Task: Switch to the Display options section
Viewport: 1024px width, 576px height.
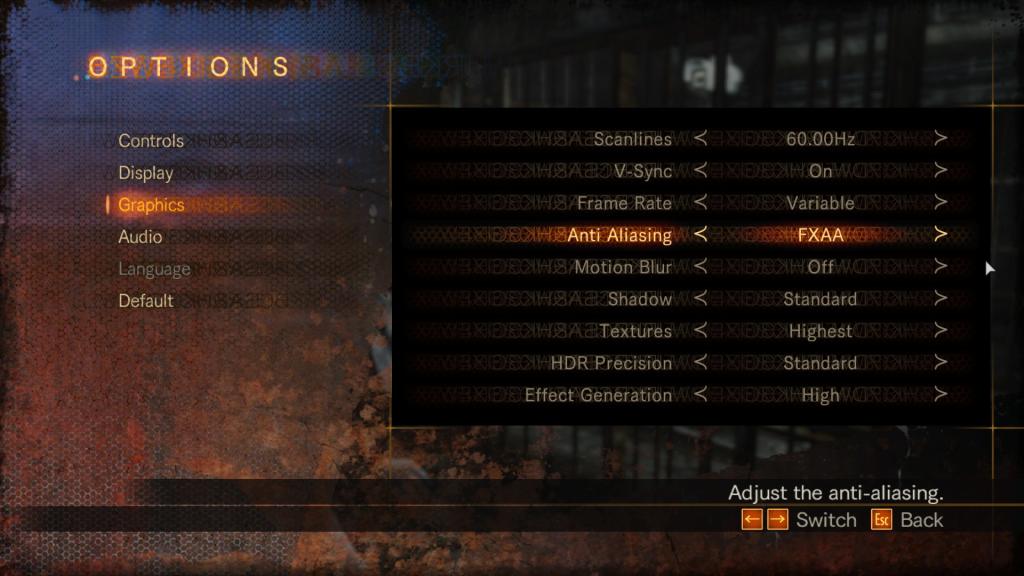Action: [x=146, y=173]
